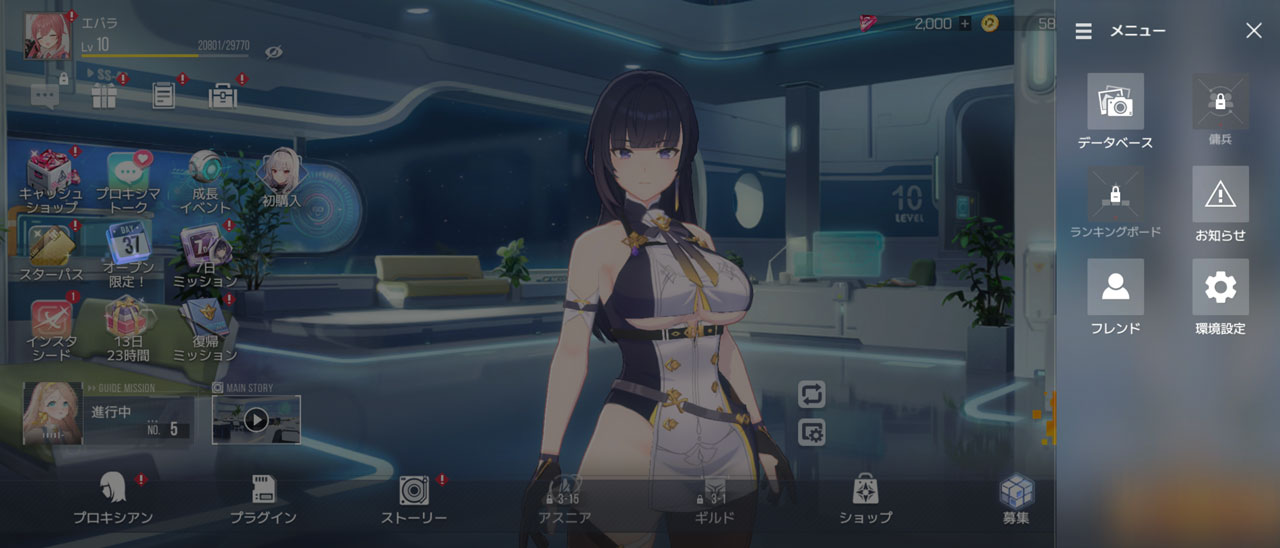Open the 募集 recruitment screen
The width and height of the screenshot is (1280, 548).
[1016, 498]
